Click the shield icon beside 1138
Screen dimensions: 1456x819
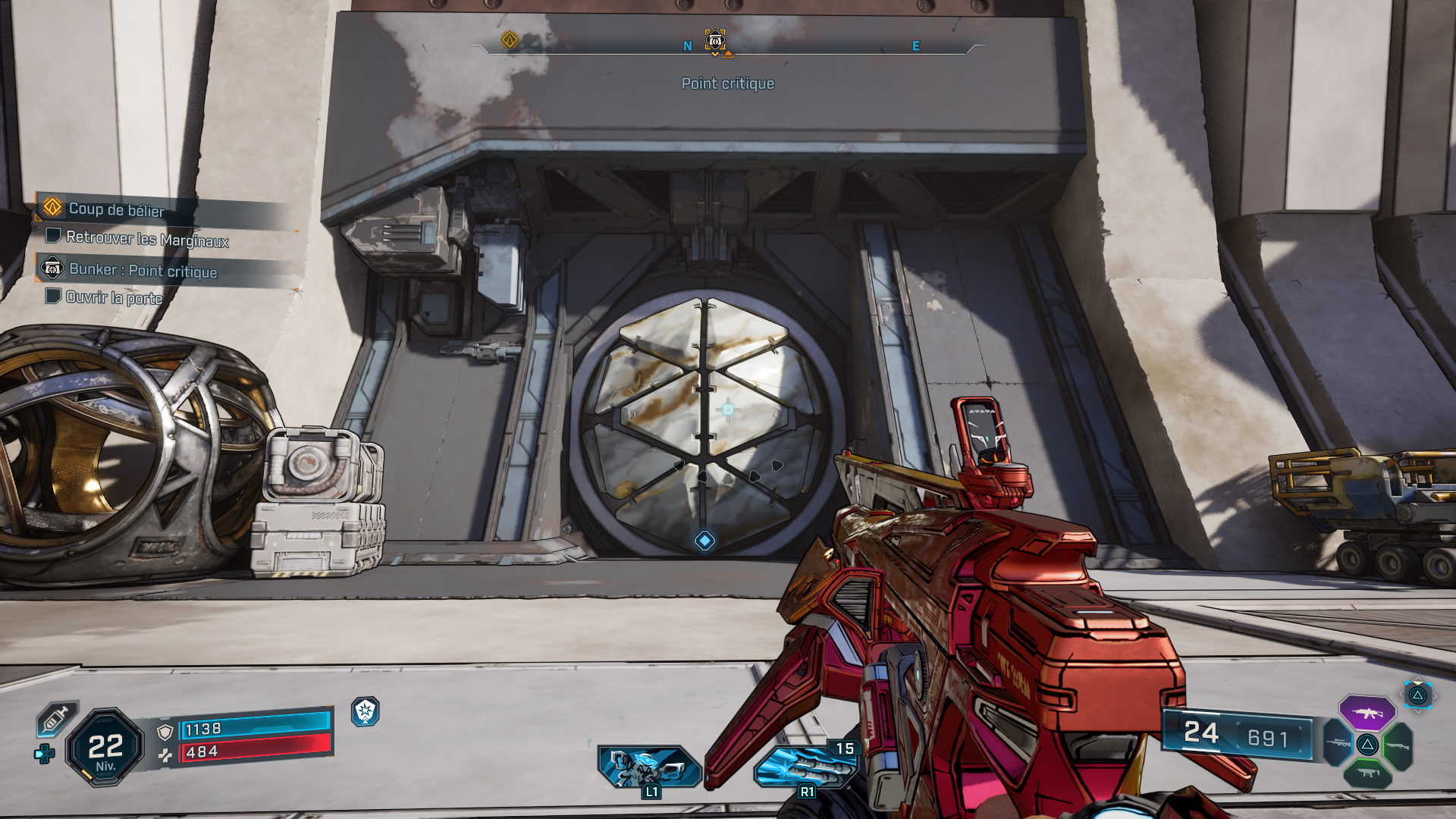(x=165, y=732)
